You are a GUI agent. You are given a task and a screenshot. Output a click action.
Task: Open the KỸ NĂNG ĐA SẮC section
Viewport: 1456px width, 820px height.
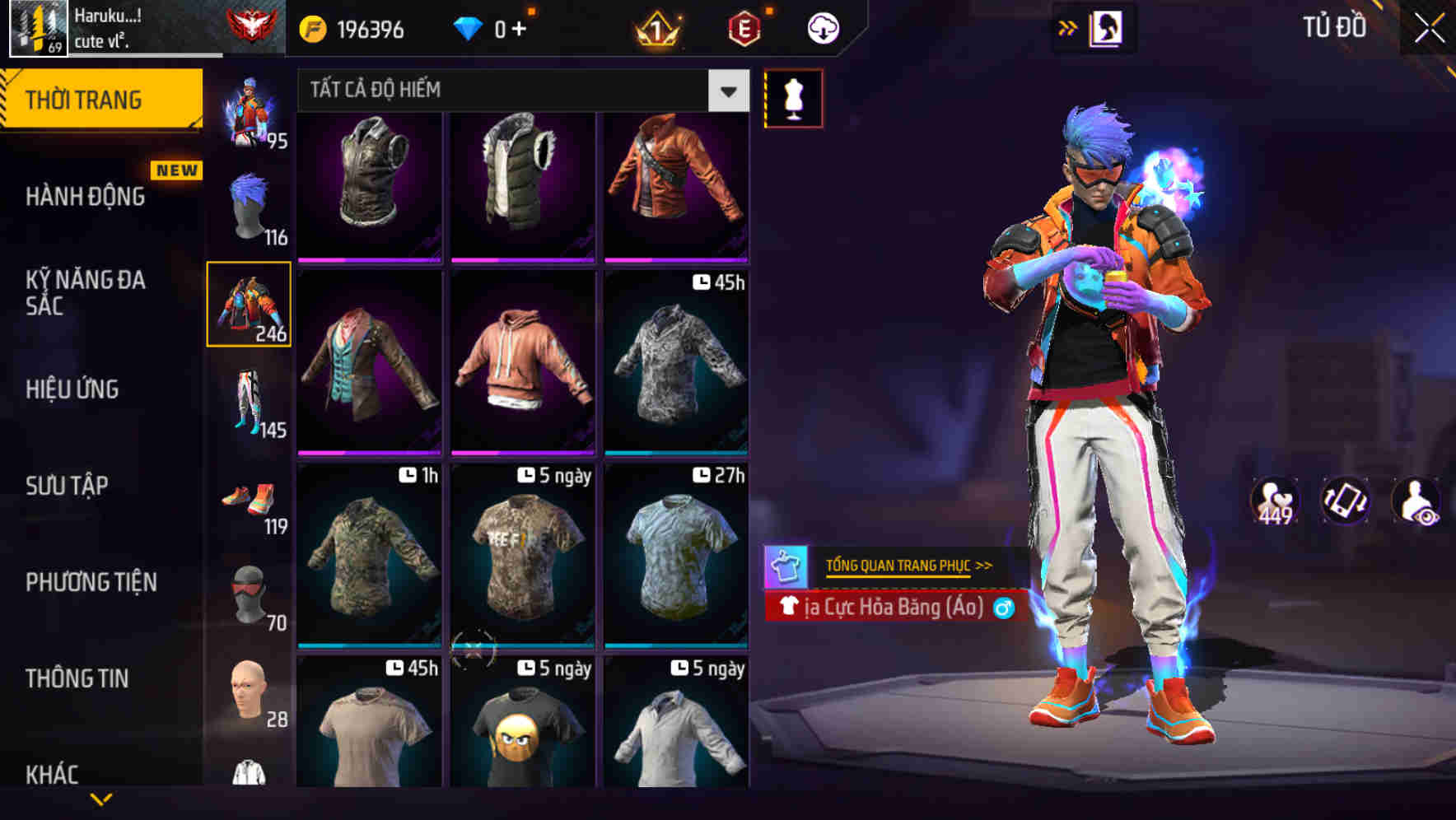click(x=85, y=292)
